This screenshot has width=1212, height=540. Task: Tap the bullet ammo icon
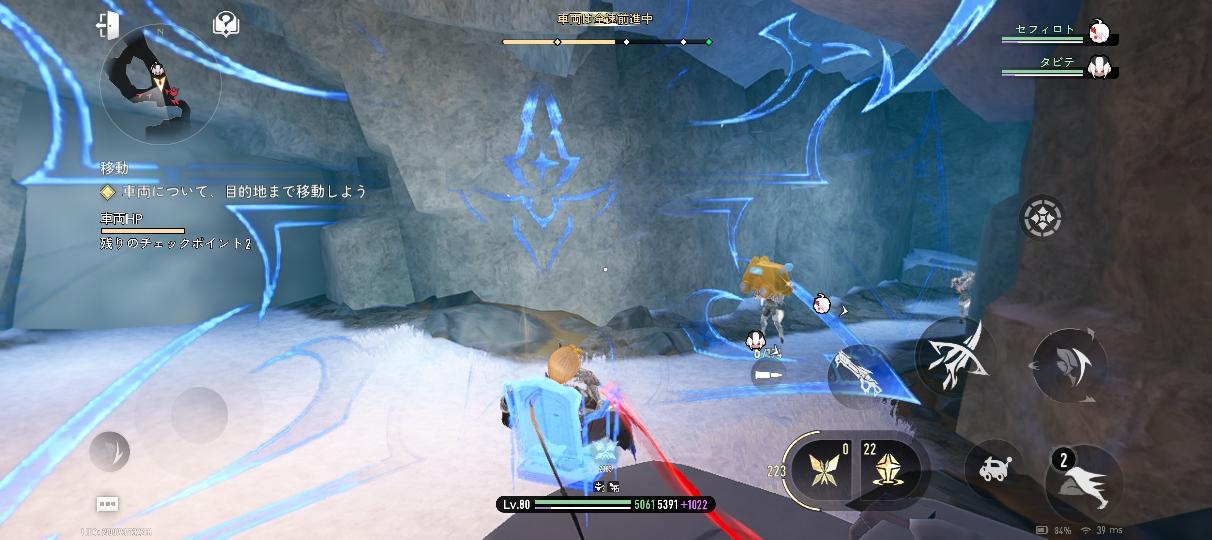[x=767, y=373]
